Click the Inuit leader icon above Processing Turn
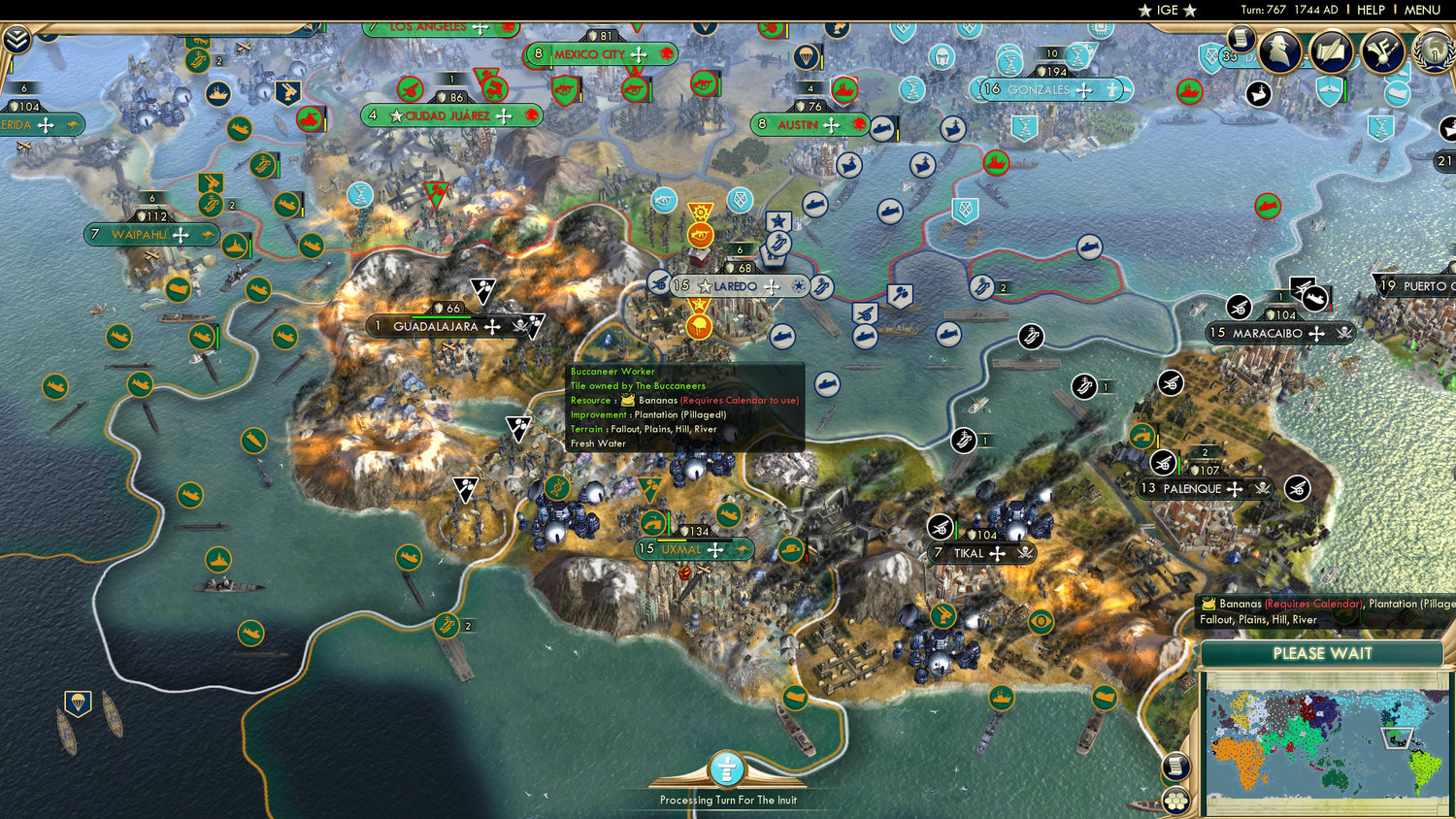Viewport: 1456px width, 819px height. pos(727,769)
